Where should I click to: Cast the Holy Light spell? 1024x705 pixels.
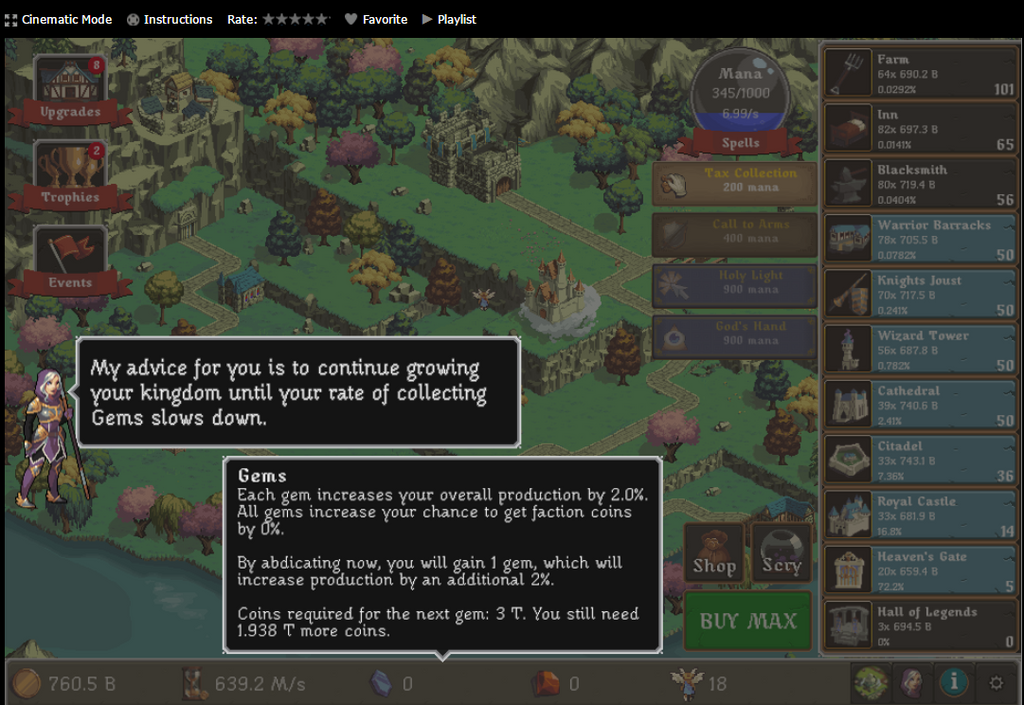coord(735,283)
